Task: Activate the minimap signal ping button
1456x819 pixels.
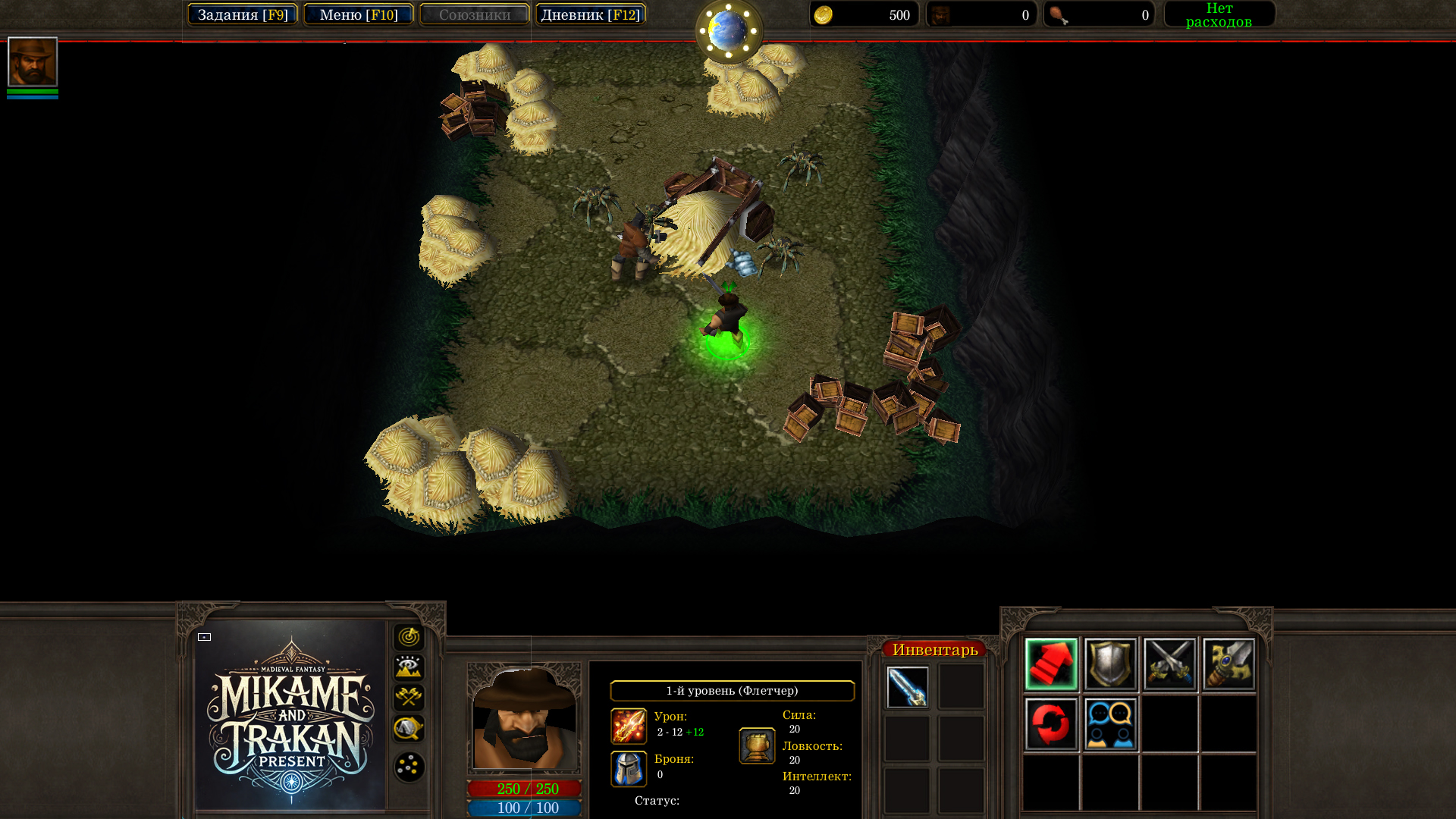Action: click(x=409, y=637)
